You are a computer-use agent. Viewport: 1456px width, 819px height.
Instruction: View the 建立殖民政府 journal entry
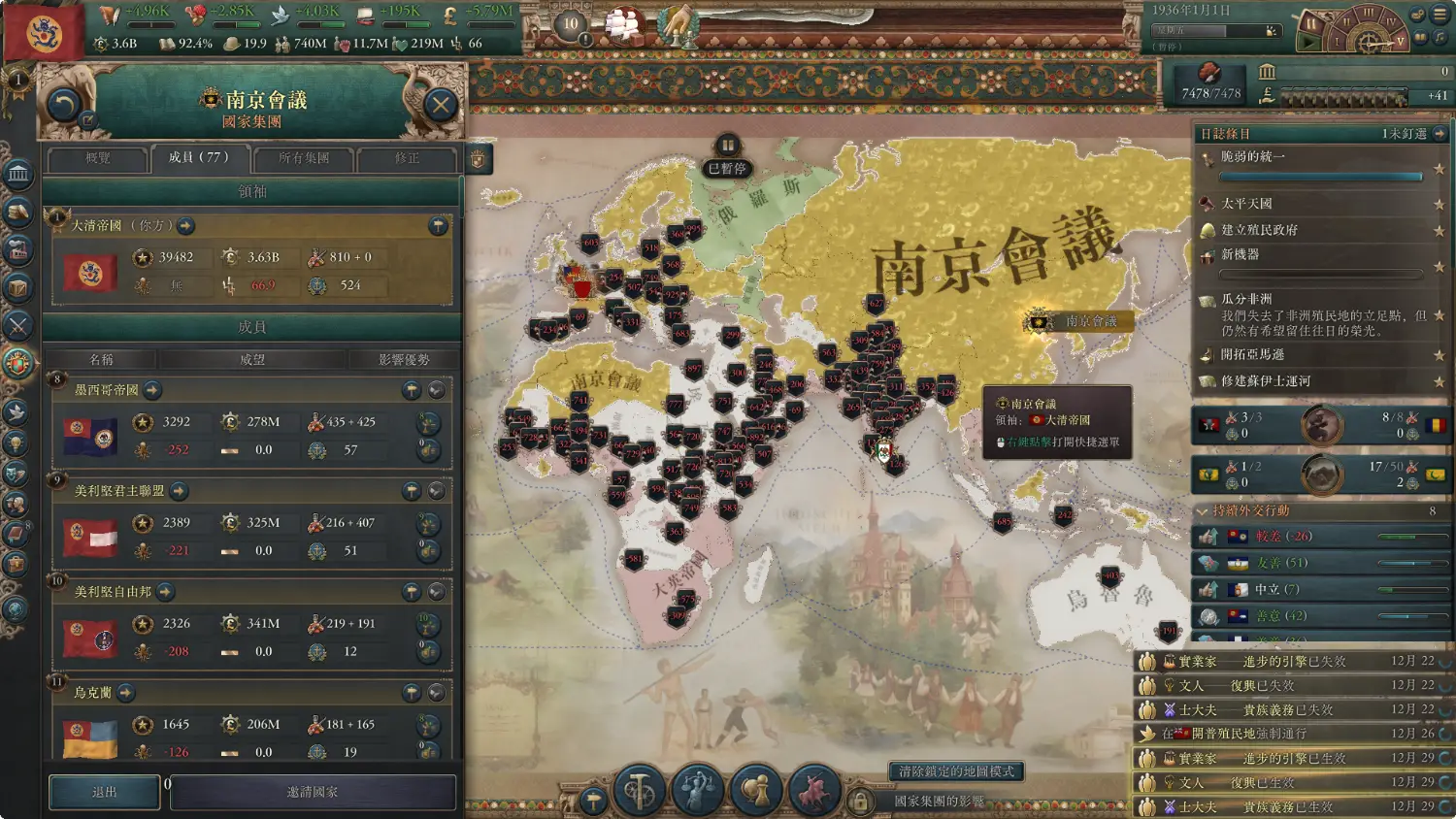point(1259,230)
